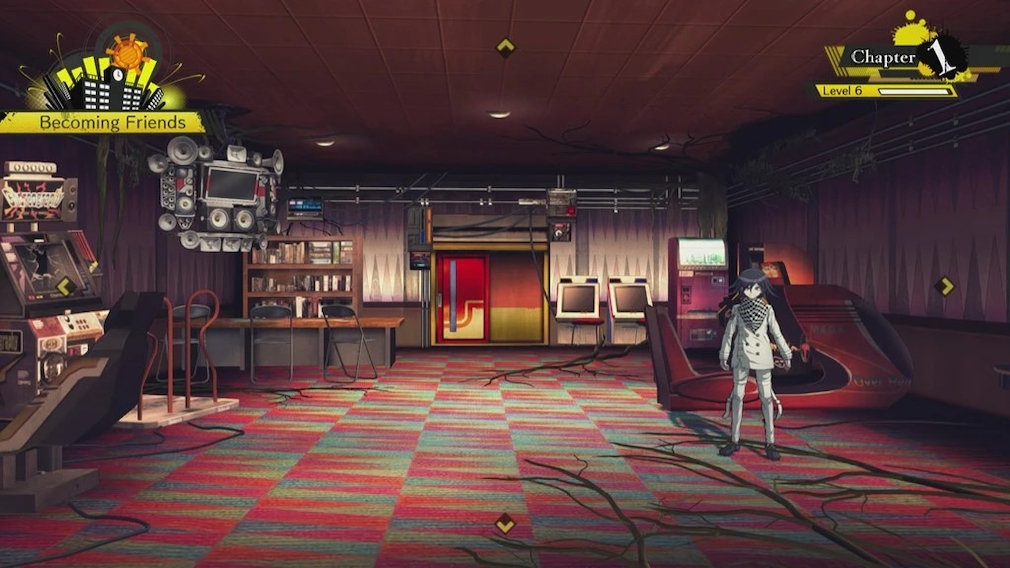Click the Chapter 1 indicator badge
Screen dimensions: 1010x568
coord(903,57)
